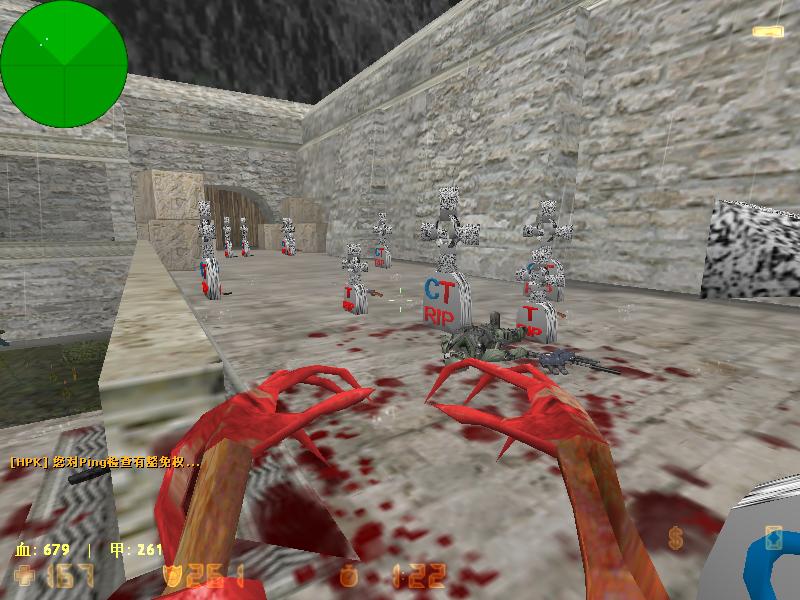Screen dimensions: 800x600
Task: Click the green circular radar
Action: coord(63,64)
